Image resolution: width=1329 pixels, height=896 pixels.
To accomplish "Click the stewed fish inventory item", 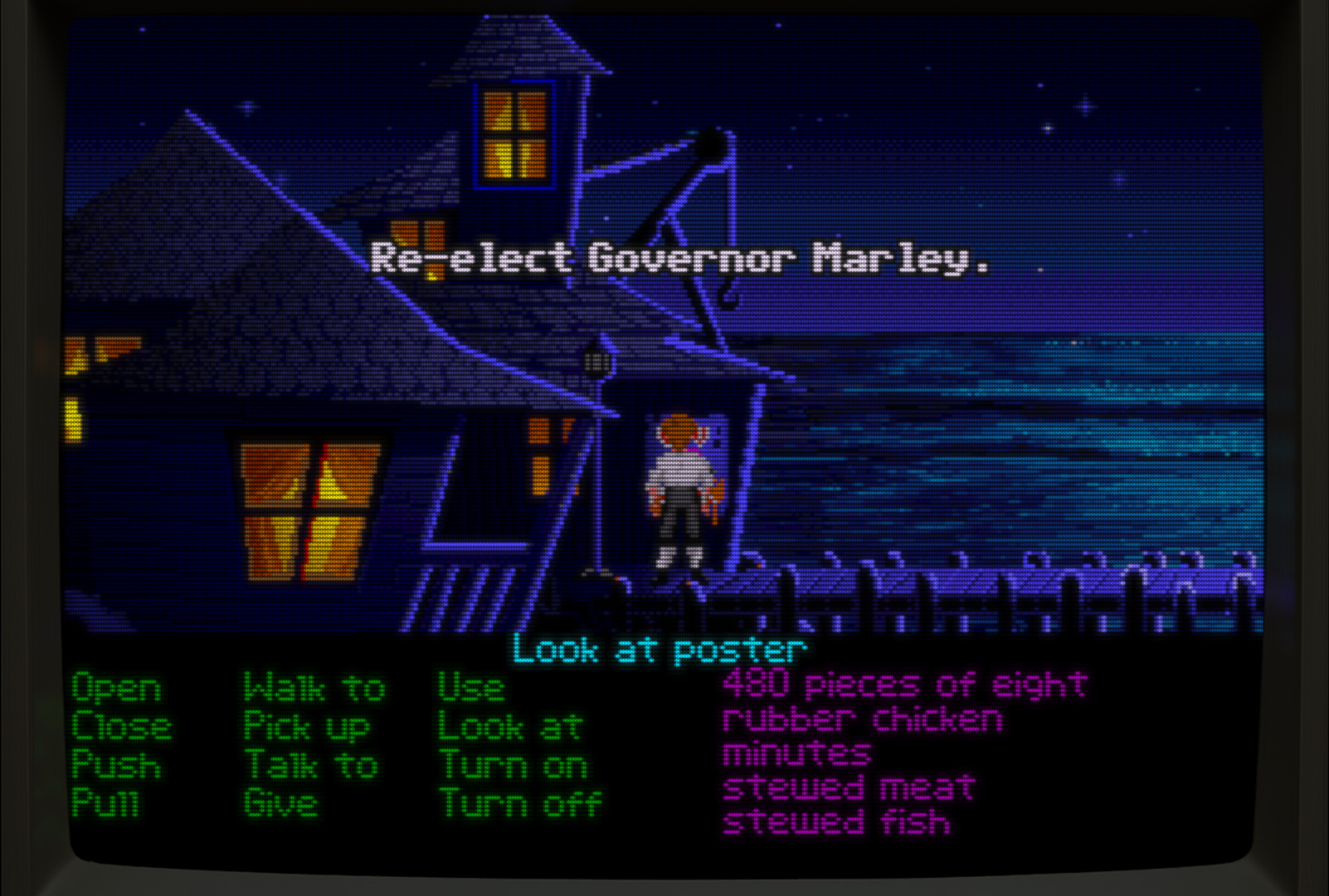I will coord(836,822).
